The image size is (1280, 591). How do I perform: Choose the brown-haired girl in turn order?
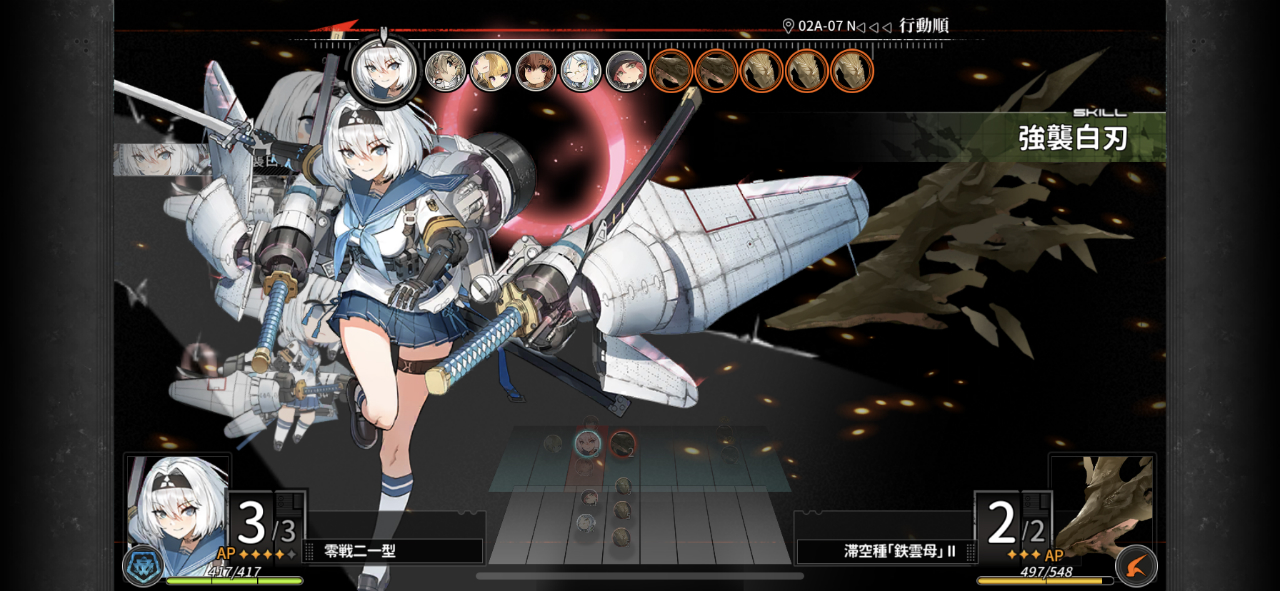point(535,71)
